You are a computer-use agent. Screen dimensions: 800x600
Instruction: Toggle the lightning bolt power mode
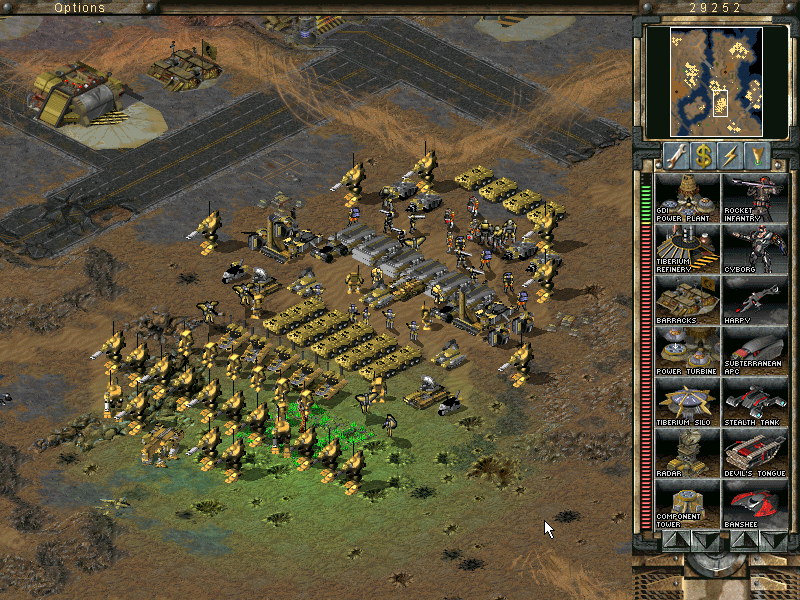click(733, 155)
